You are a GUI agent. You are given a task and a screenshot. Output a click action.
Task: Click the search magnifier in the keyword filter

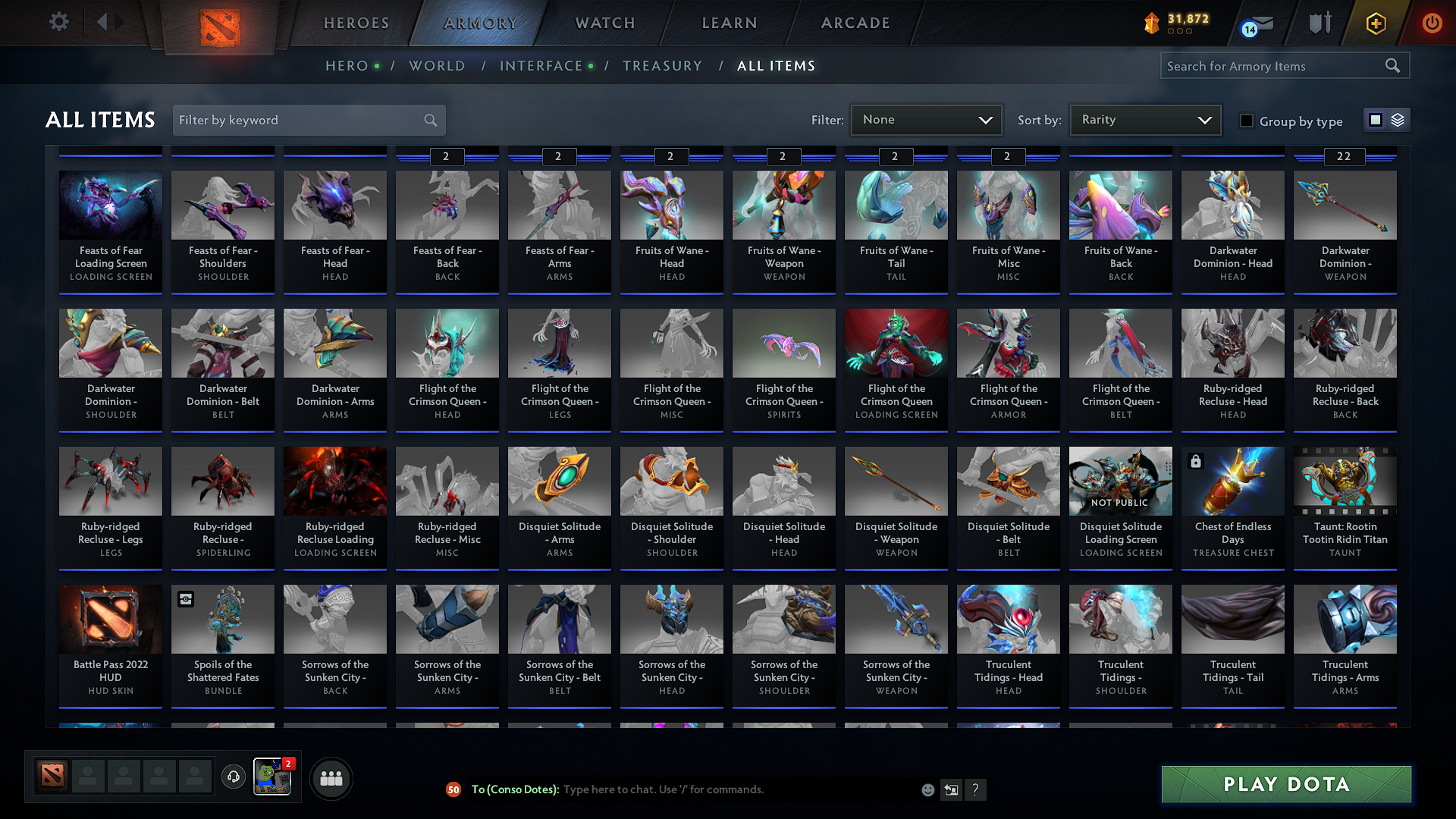(429, 120)
